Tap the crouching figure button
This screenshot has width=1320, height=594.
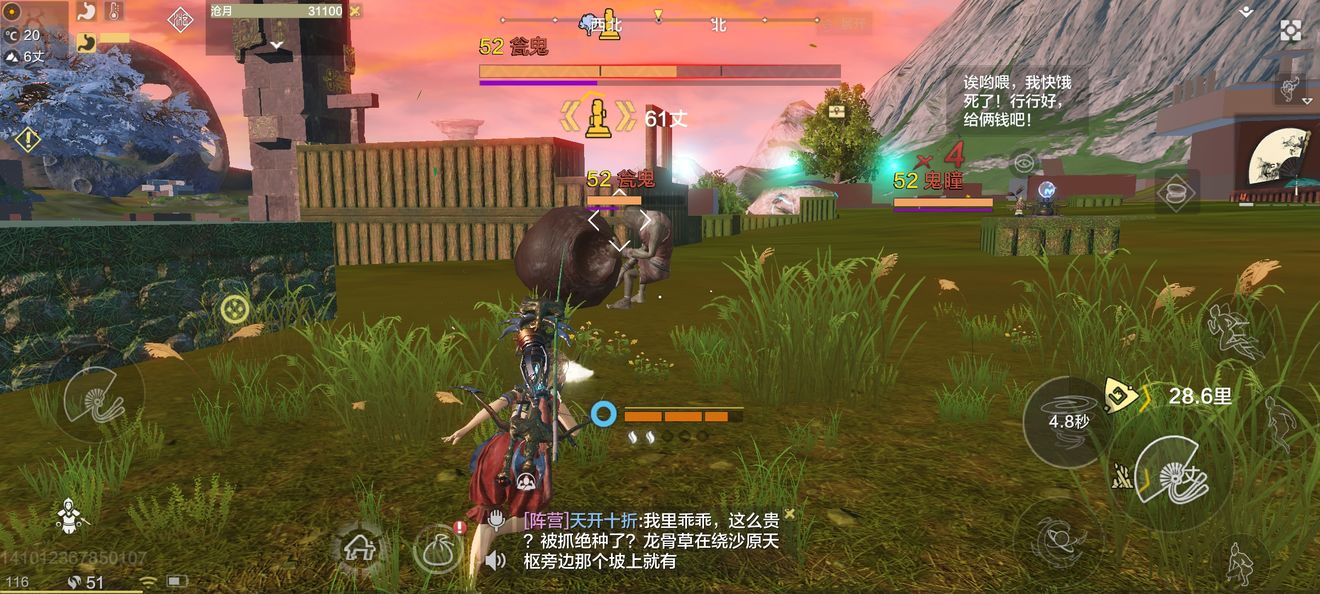1240,562
